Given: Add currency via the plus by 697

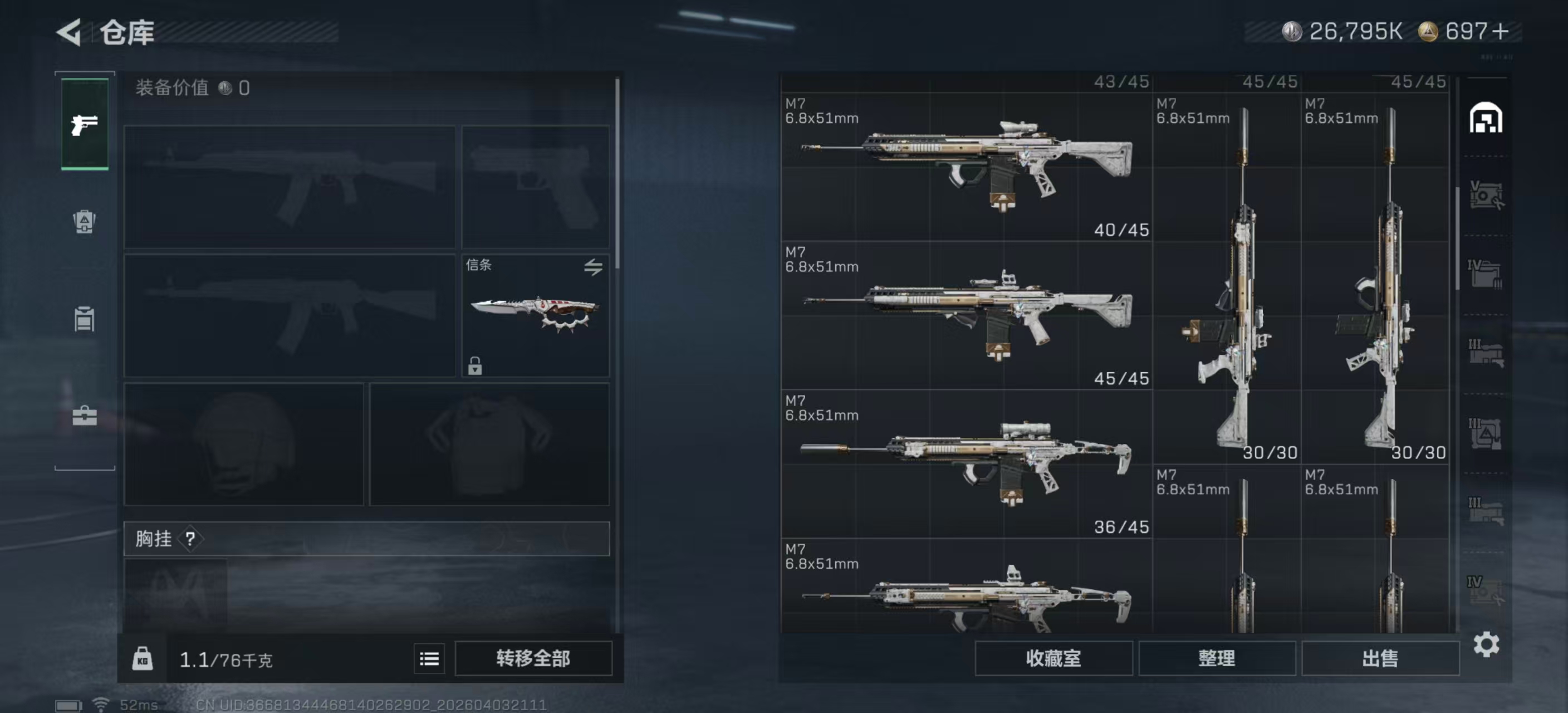Looking at the screenshot, I should pyautogui.click(x=1501, y=32).
